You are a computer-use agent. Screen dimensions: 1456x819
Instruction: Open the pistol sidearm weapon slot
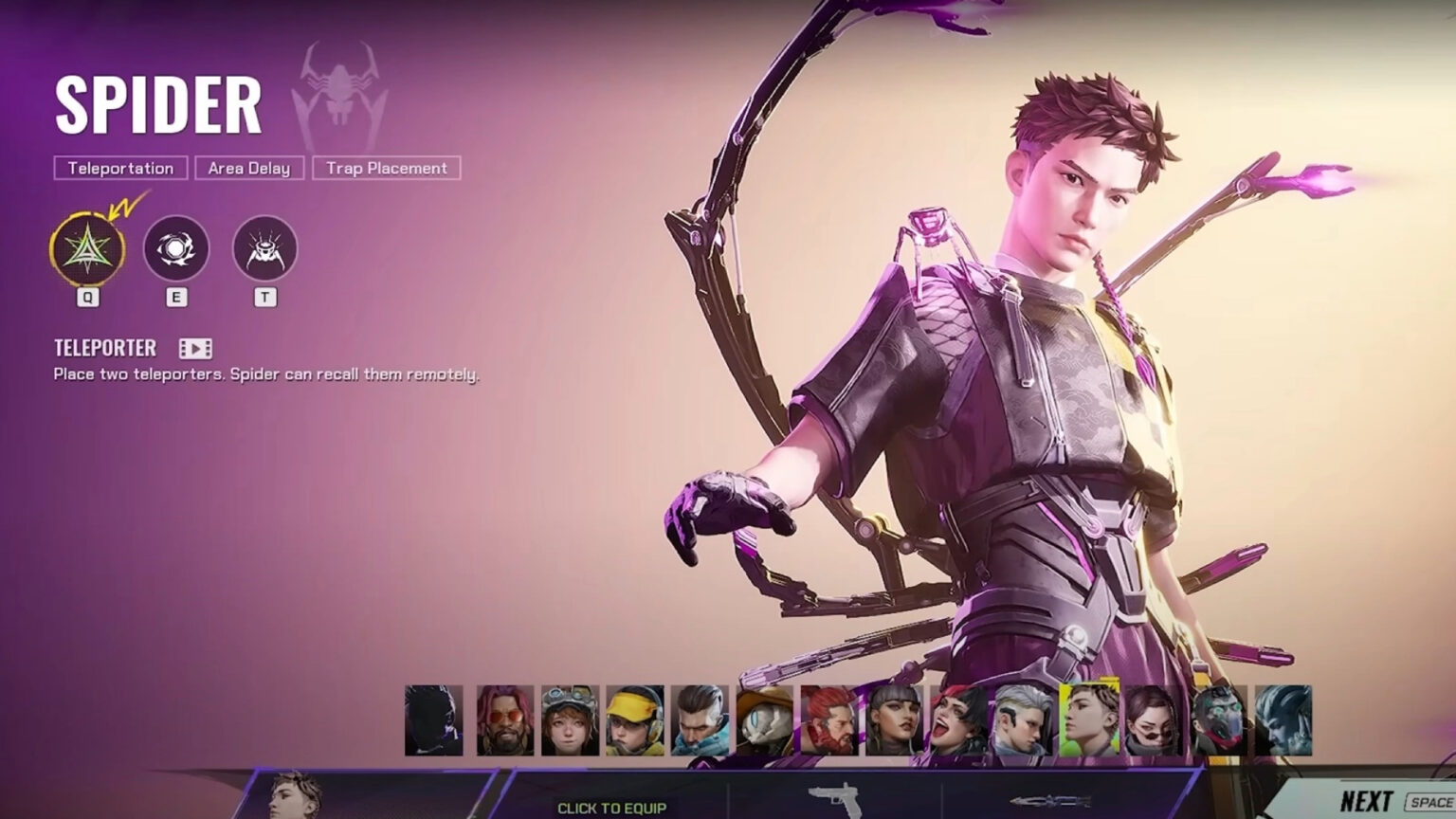pyautogui.click(x=832, y=799)
